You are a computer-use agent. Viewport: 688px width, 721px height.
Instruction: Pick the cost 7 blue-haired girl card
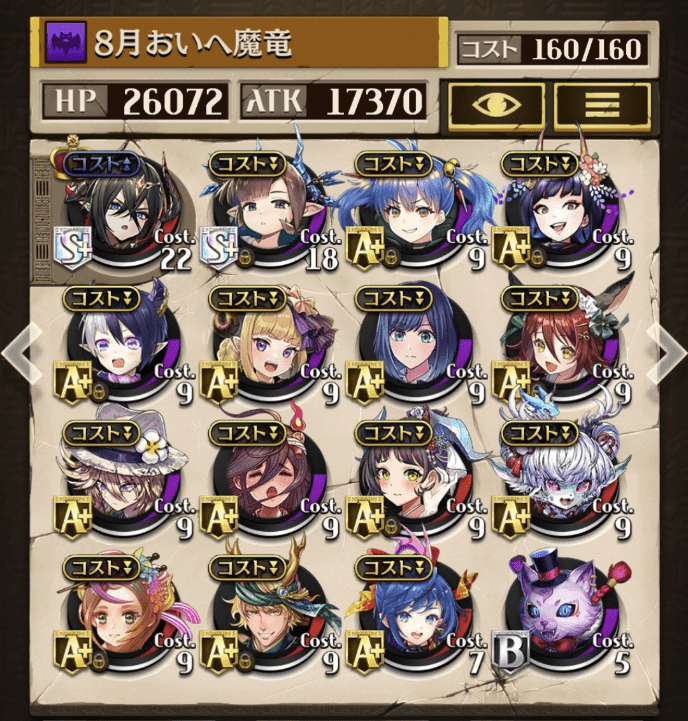tap(415, 612)
